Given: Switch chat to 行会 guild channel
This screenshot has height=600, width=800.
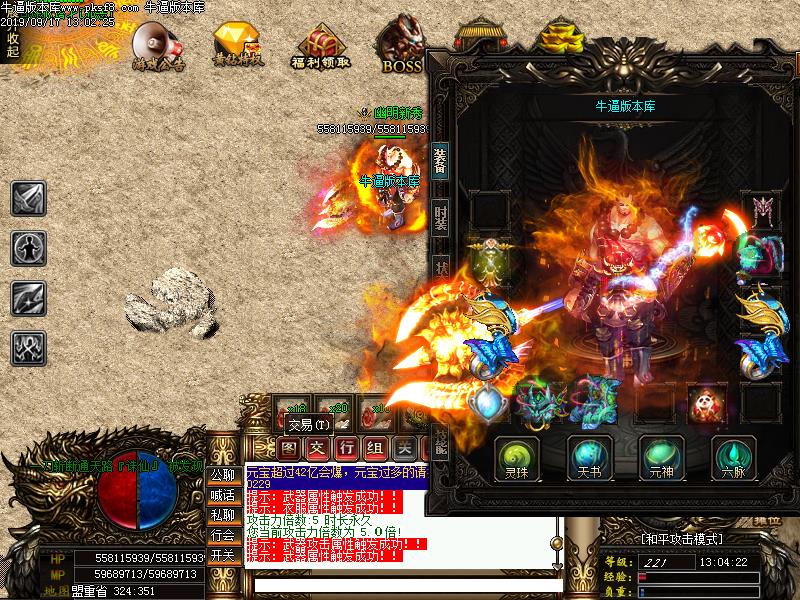Looking at the screenshot, I should pyautogui.click(x=222, y=535).
